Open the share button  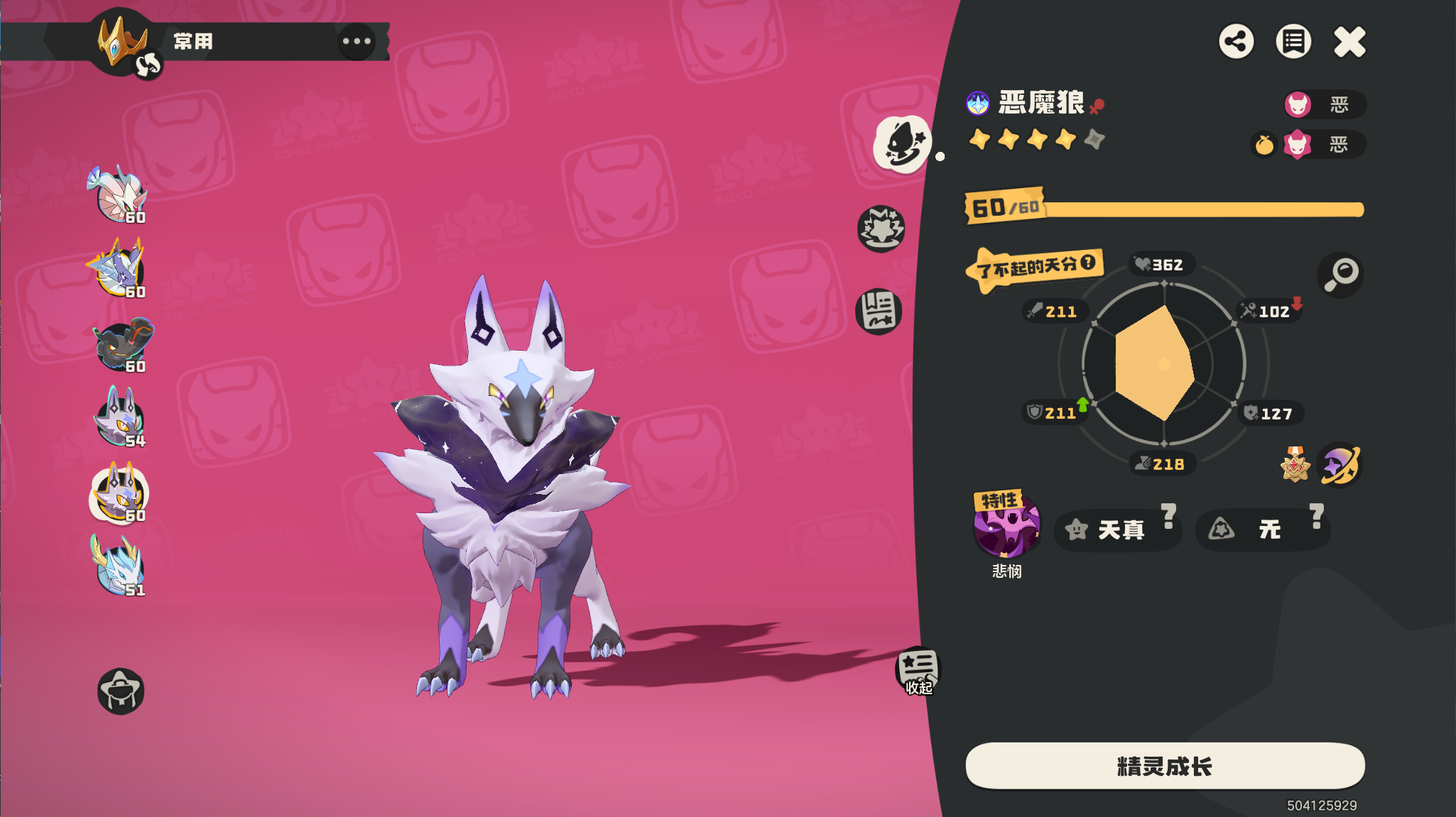(1237, 41)
